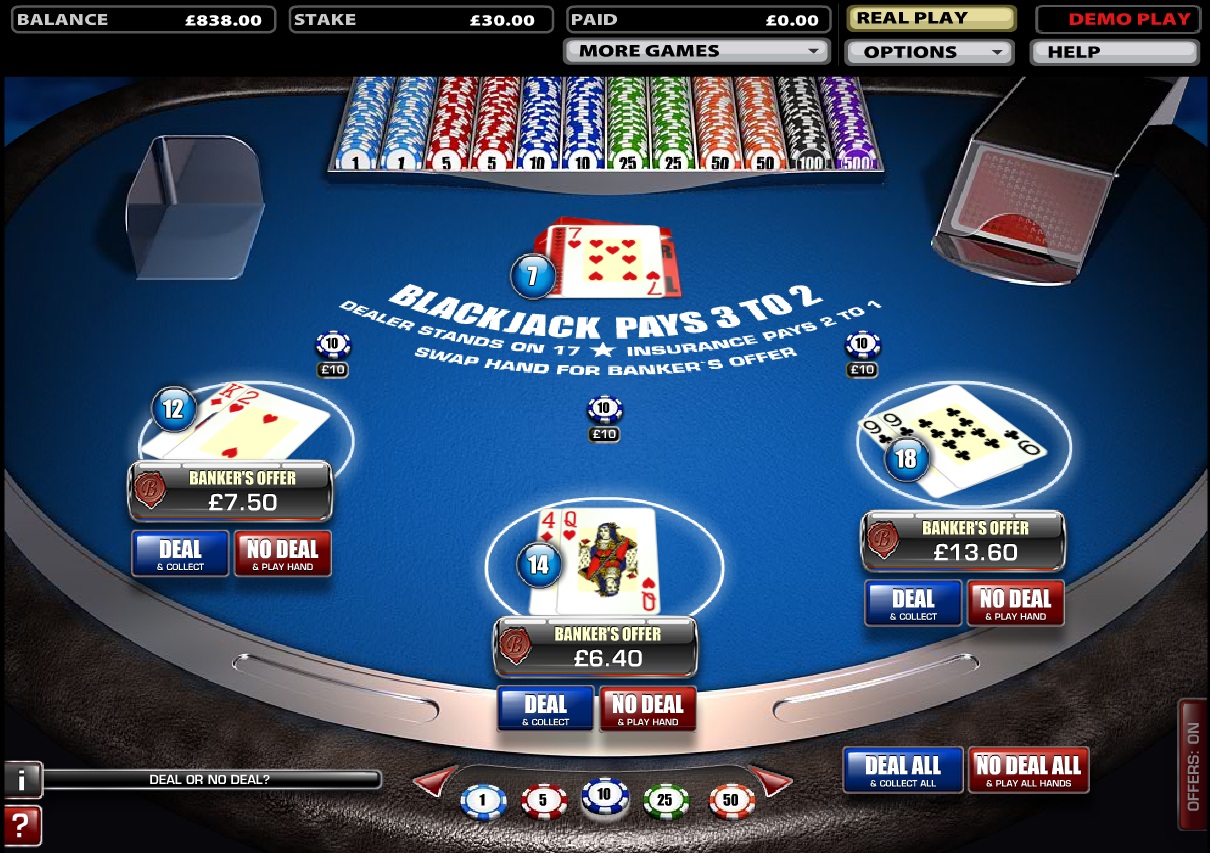This screenshot has width=1210, height=853.
Task: Switch to Real Play mode
Action: [x=931, y=19]
